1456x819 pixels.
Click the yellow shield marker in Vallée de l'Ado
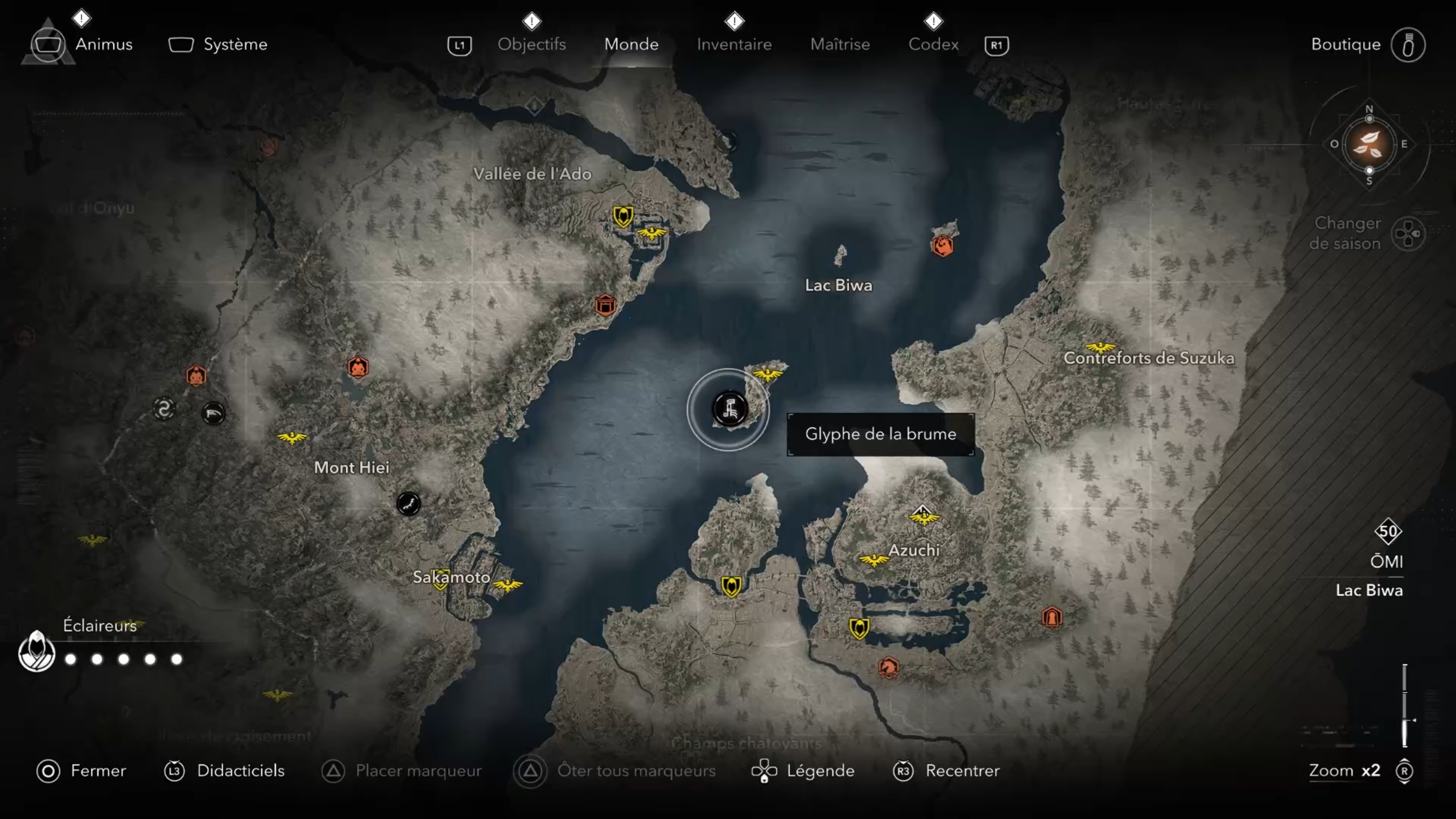(x=623, y=216)
